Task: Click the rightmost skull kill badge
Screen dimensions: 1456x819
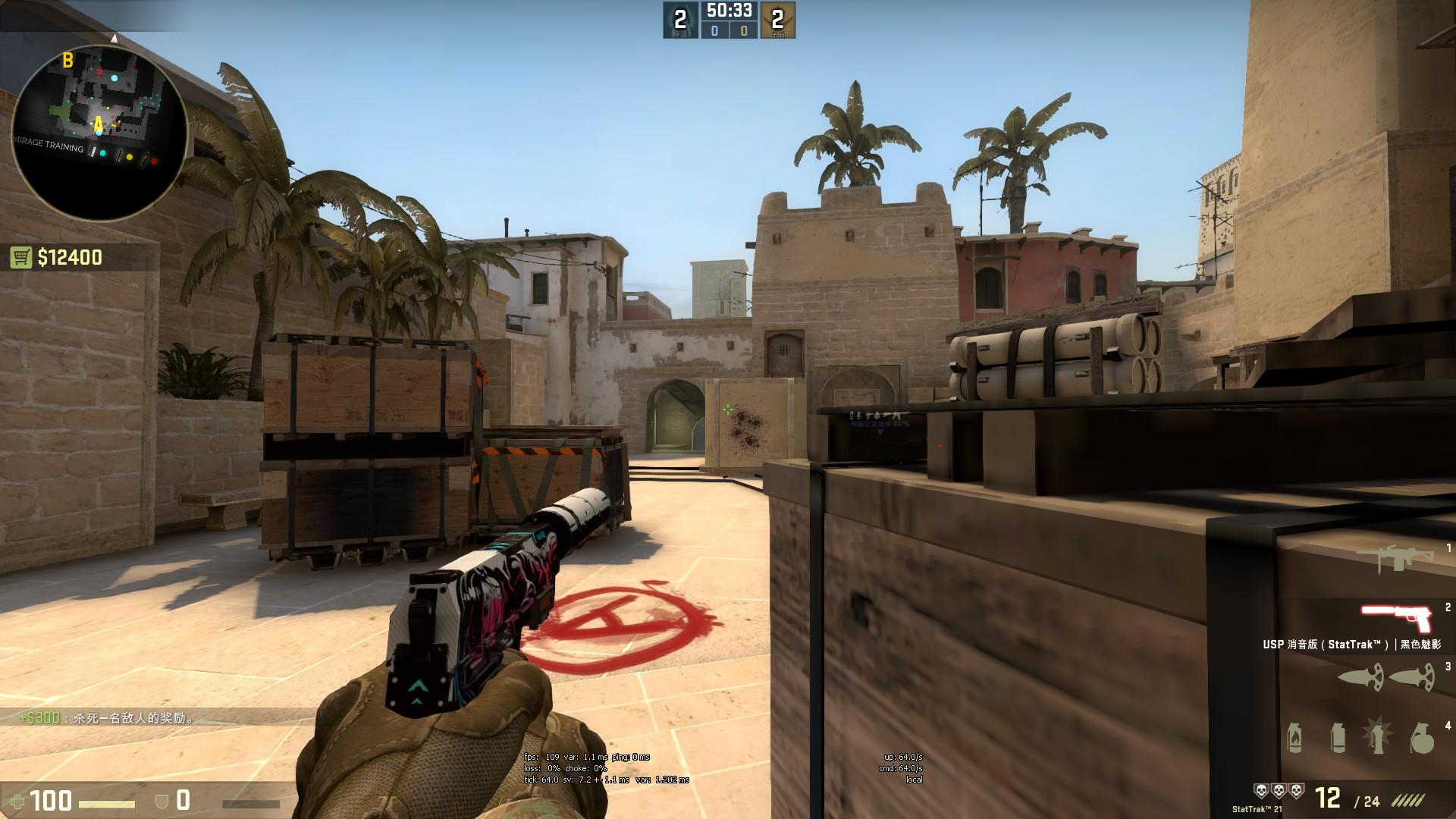Action: point(1297,791)
